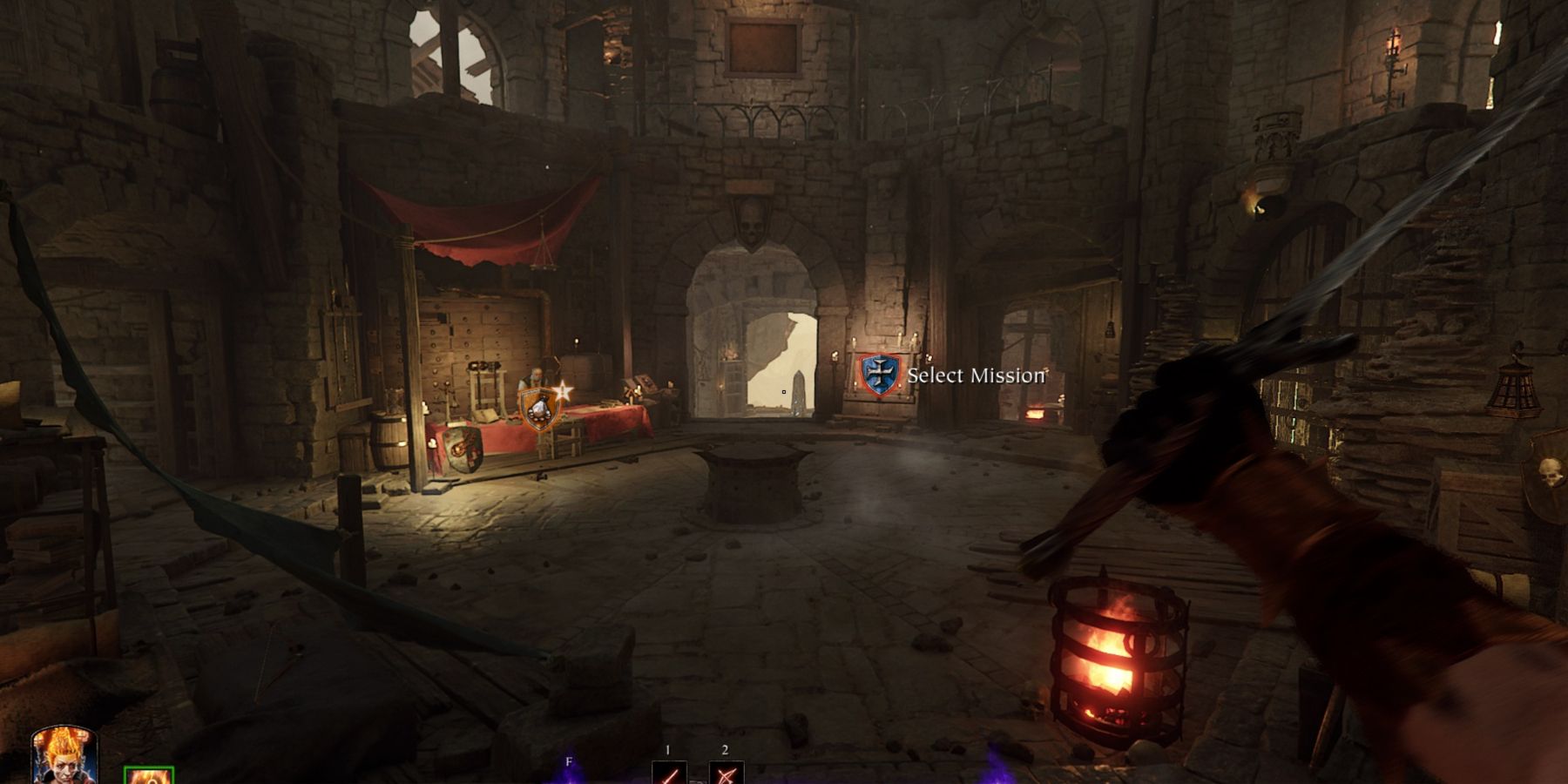Click the Select Mission text label
The height and width of the screenshot is (784, 1568).
coord(976,374)
